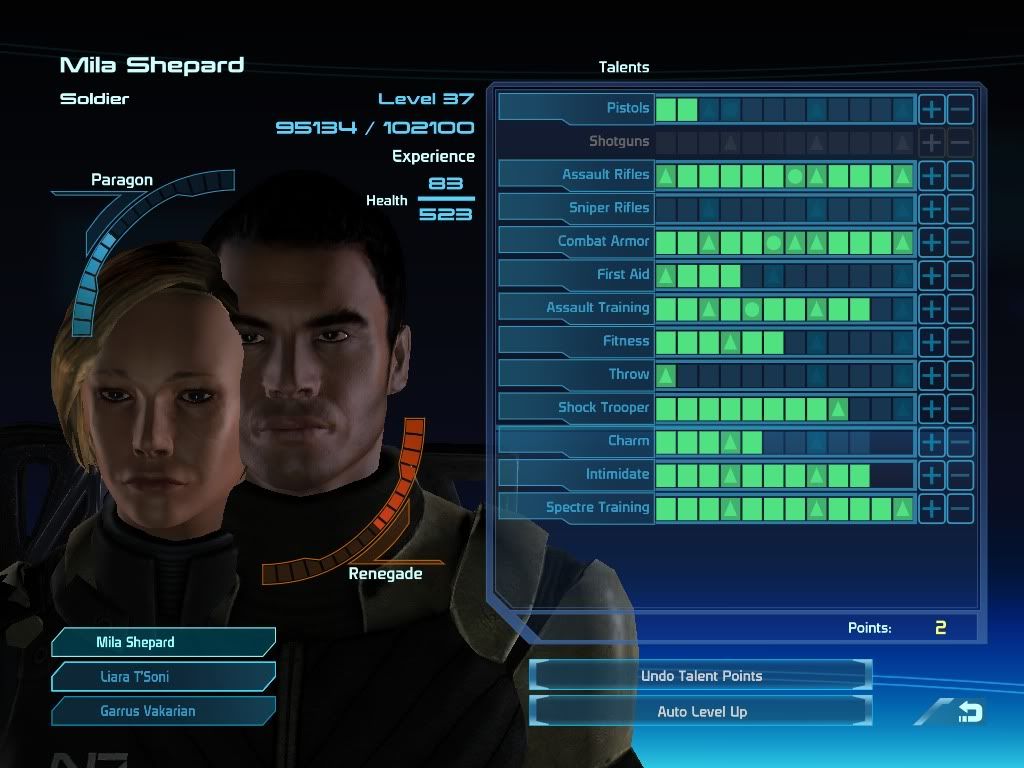This screenshot has width=1024, height=768.
Task: Select Mila Shepard in squad list
Action: [x=163, y=642]
